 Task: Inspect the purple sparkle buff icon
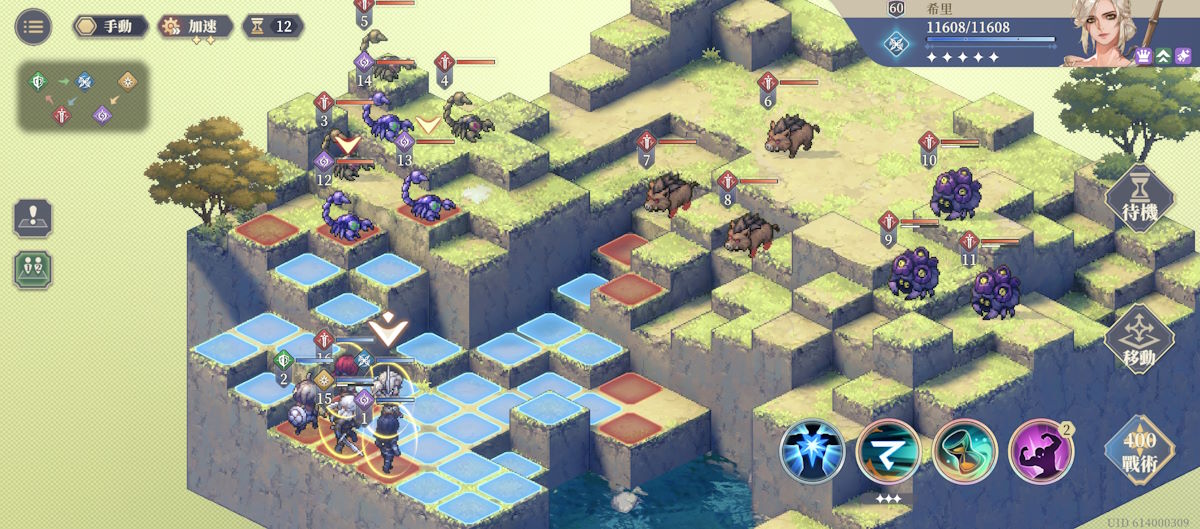click(x=1183, y=56)
